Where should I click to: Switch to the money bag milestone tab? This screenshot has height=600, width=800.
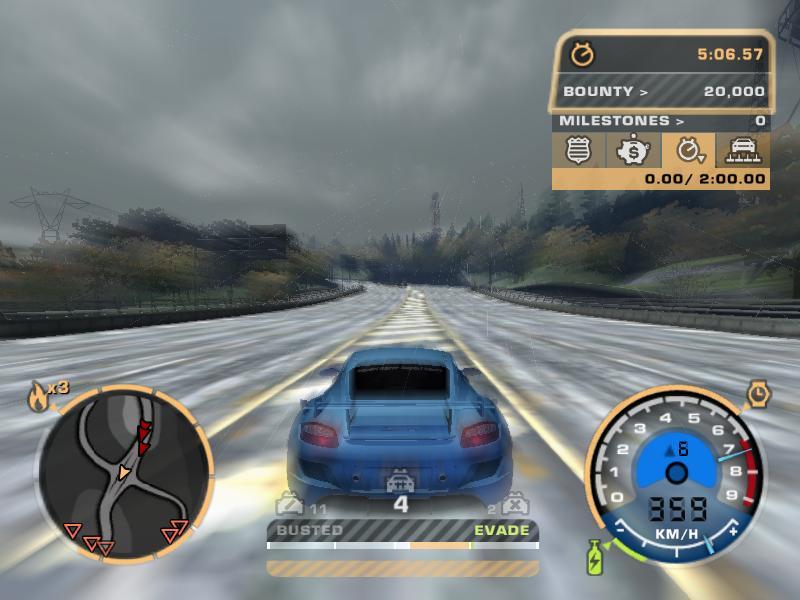pos(633,151)
